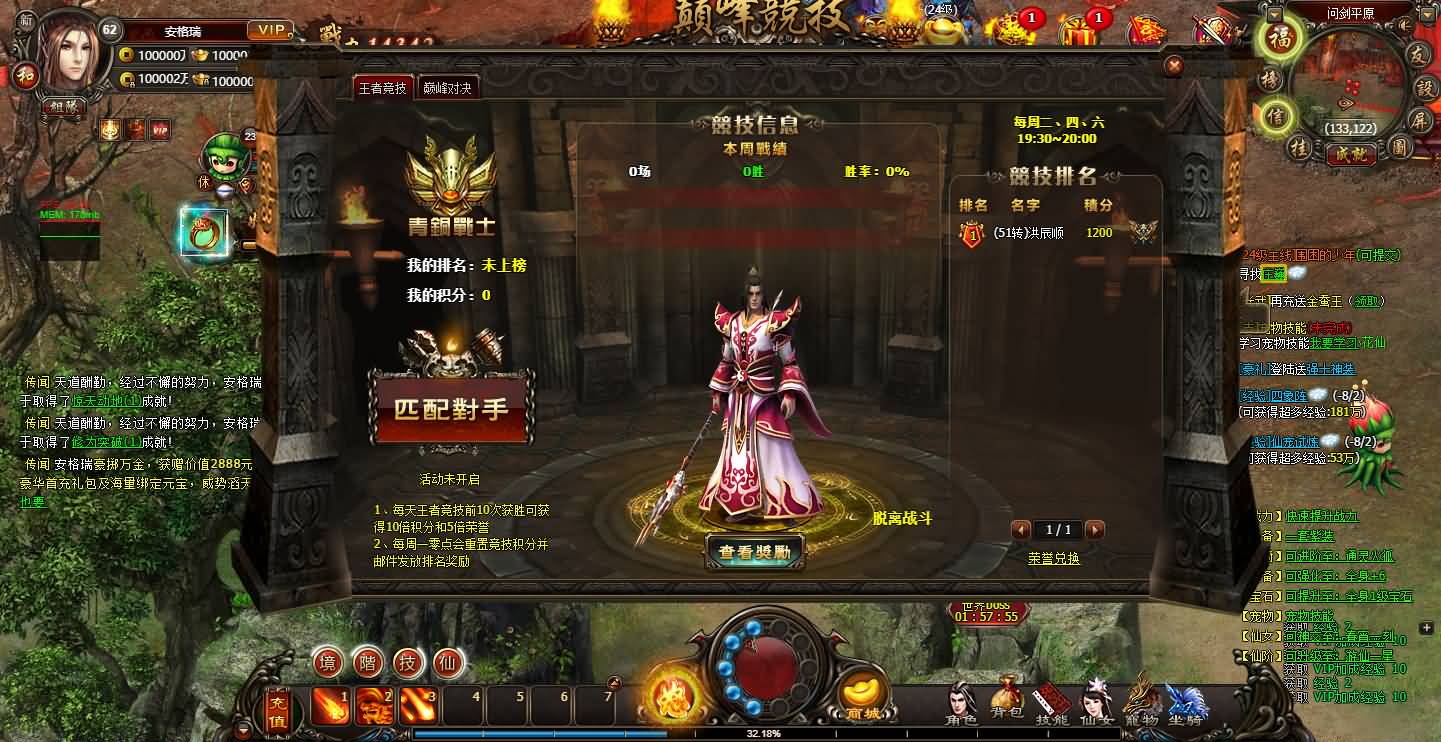This screenshot has width=1441, height=742.
Task: Open the 坐騎 mount panel icon
Action: 1186,700
